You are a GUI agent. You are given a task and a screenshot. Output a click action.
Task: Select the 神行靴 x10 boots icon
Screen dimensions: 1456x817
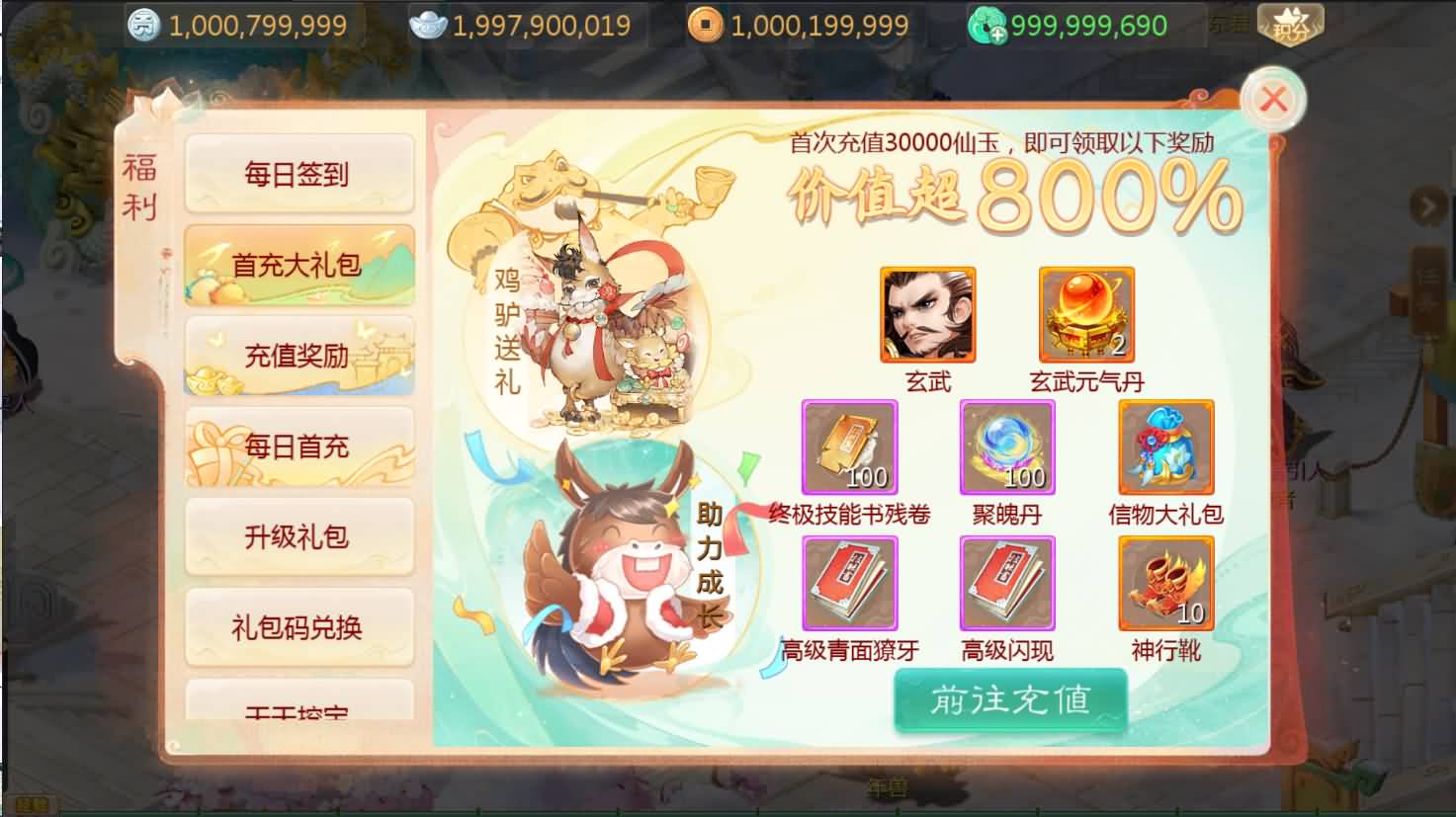click(x=1165, y=583)
